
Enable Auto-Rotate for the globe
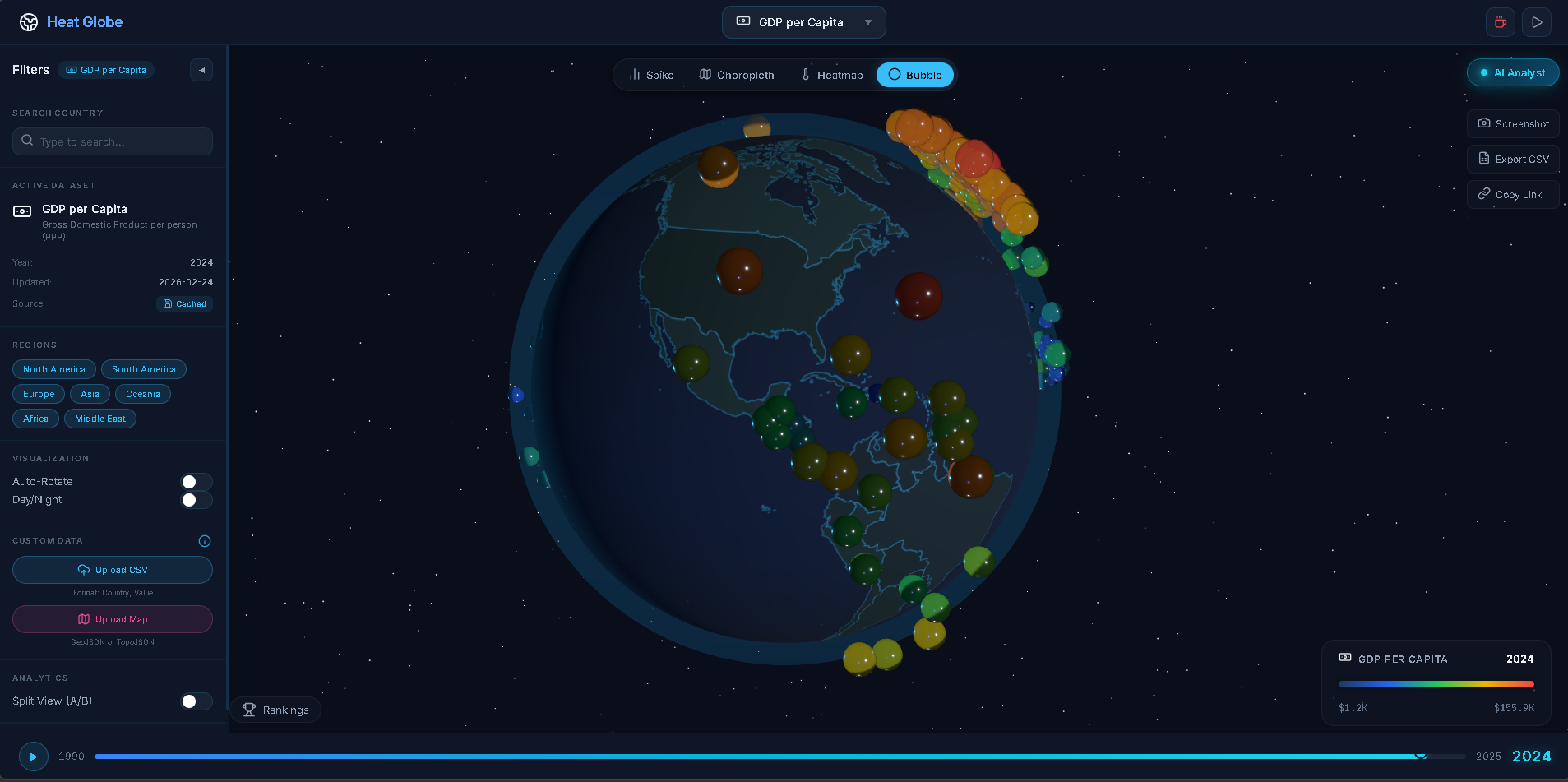196,482
